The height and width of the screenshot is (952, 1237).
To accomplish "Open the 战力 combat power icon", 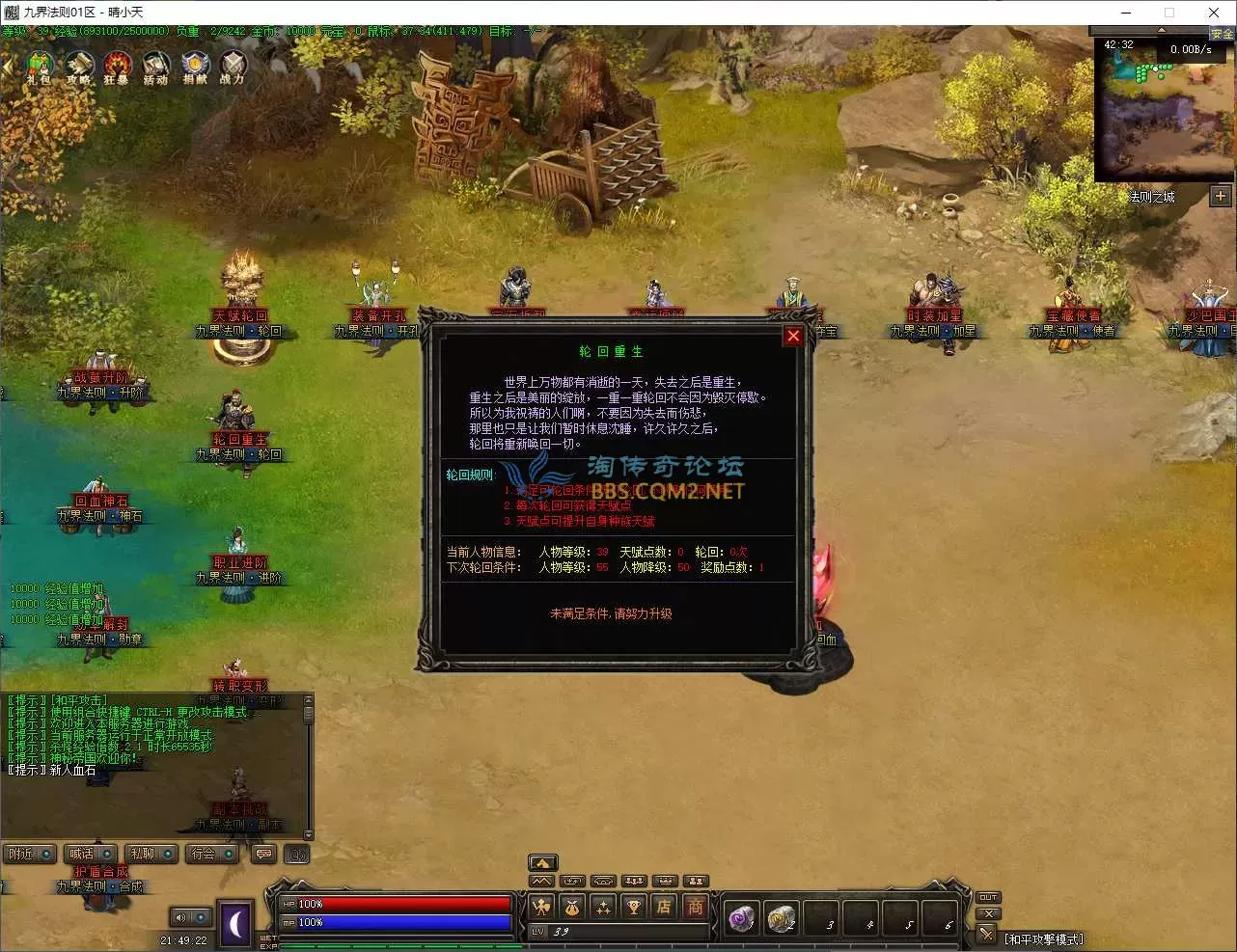I will point(233,68).
